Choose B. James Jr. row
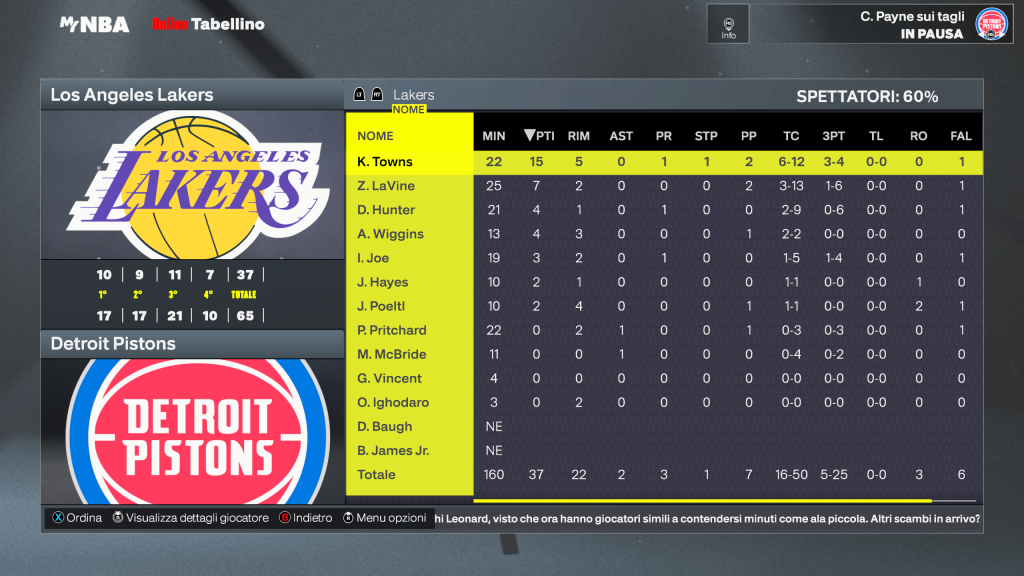This screenshot has height=576, width=1024. pos(393,450)
